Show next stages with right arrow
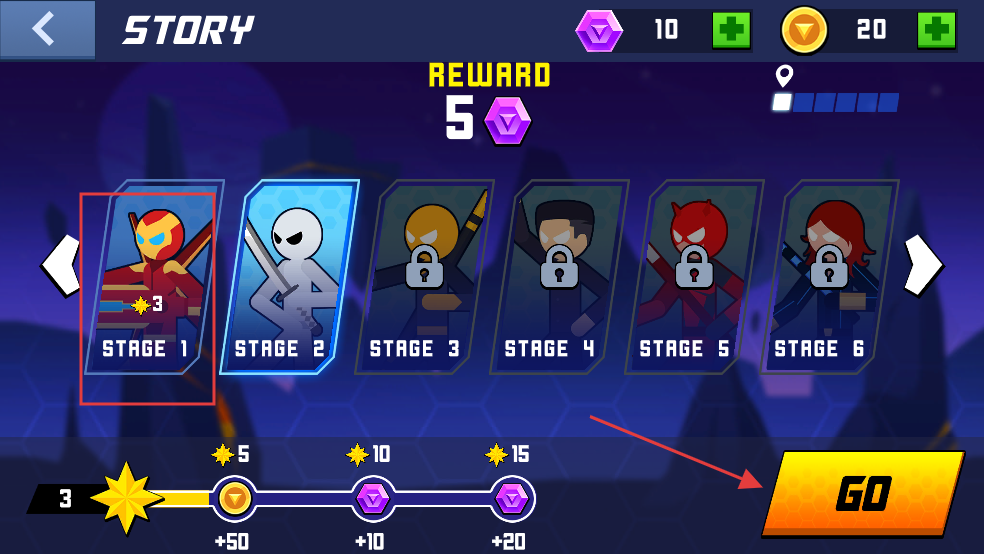 pos(922,265)
